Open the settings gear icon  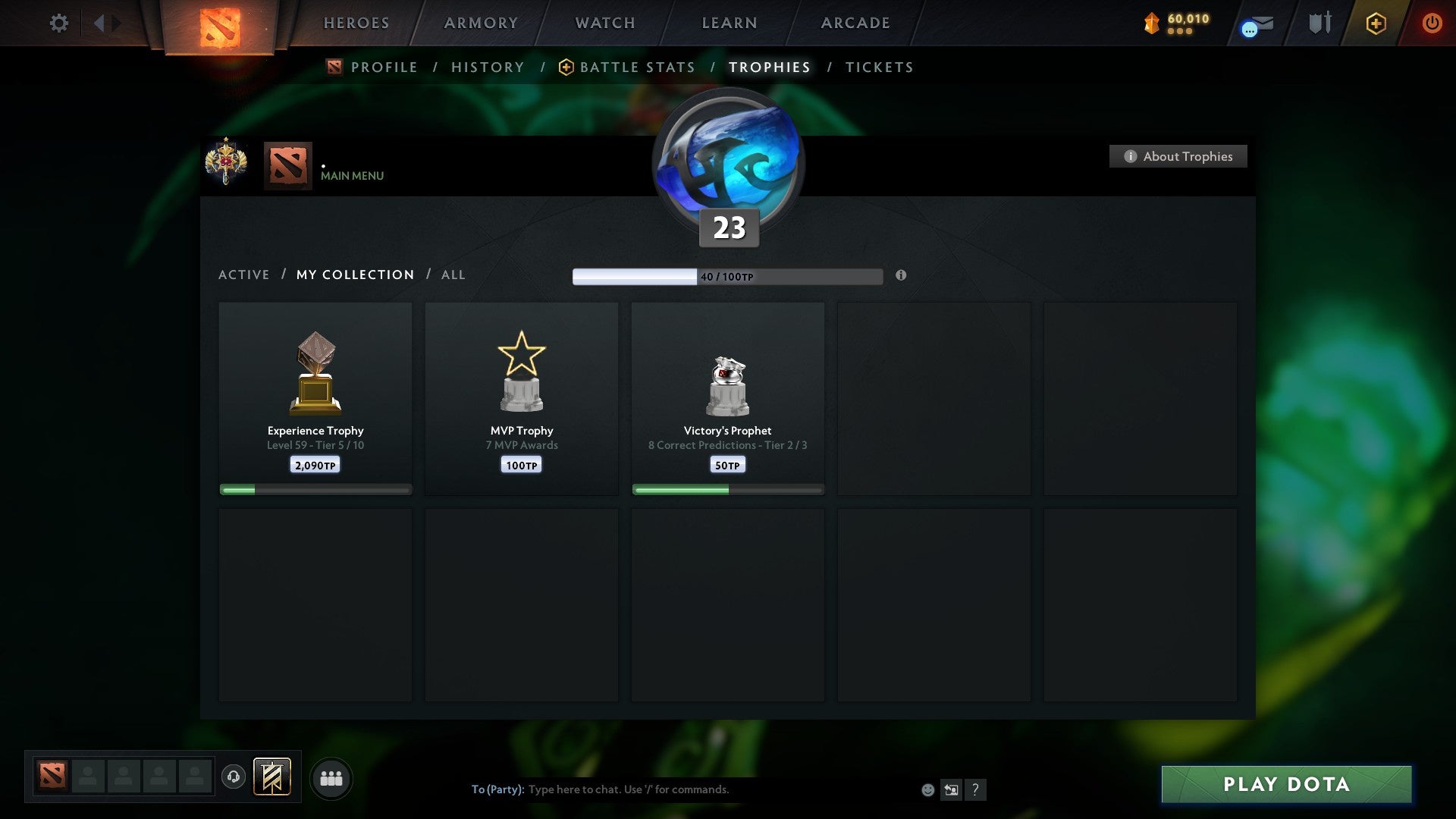[x=58, y=23]
